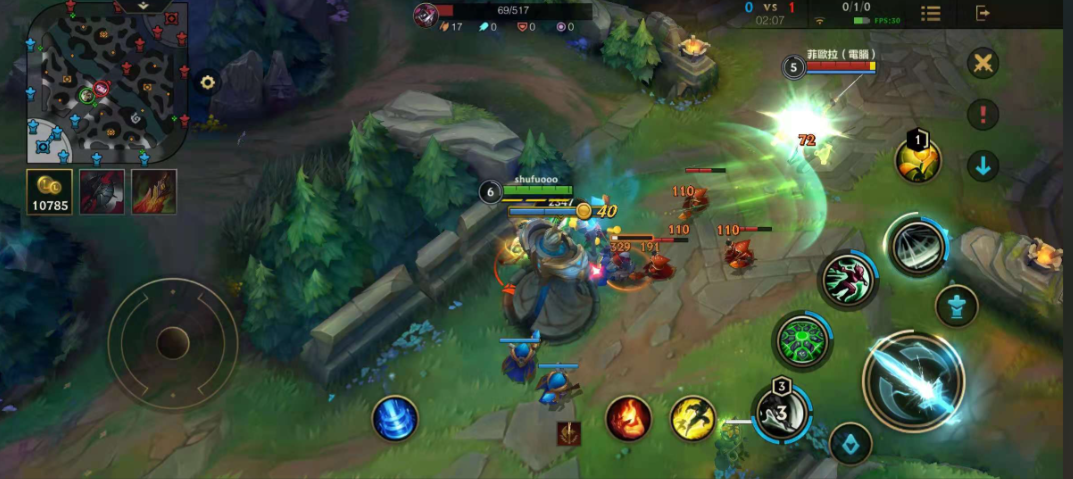Use the grey slashing blade ability
The height and width of the screenshot is (479, 1073).
[x=916, y=244]
